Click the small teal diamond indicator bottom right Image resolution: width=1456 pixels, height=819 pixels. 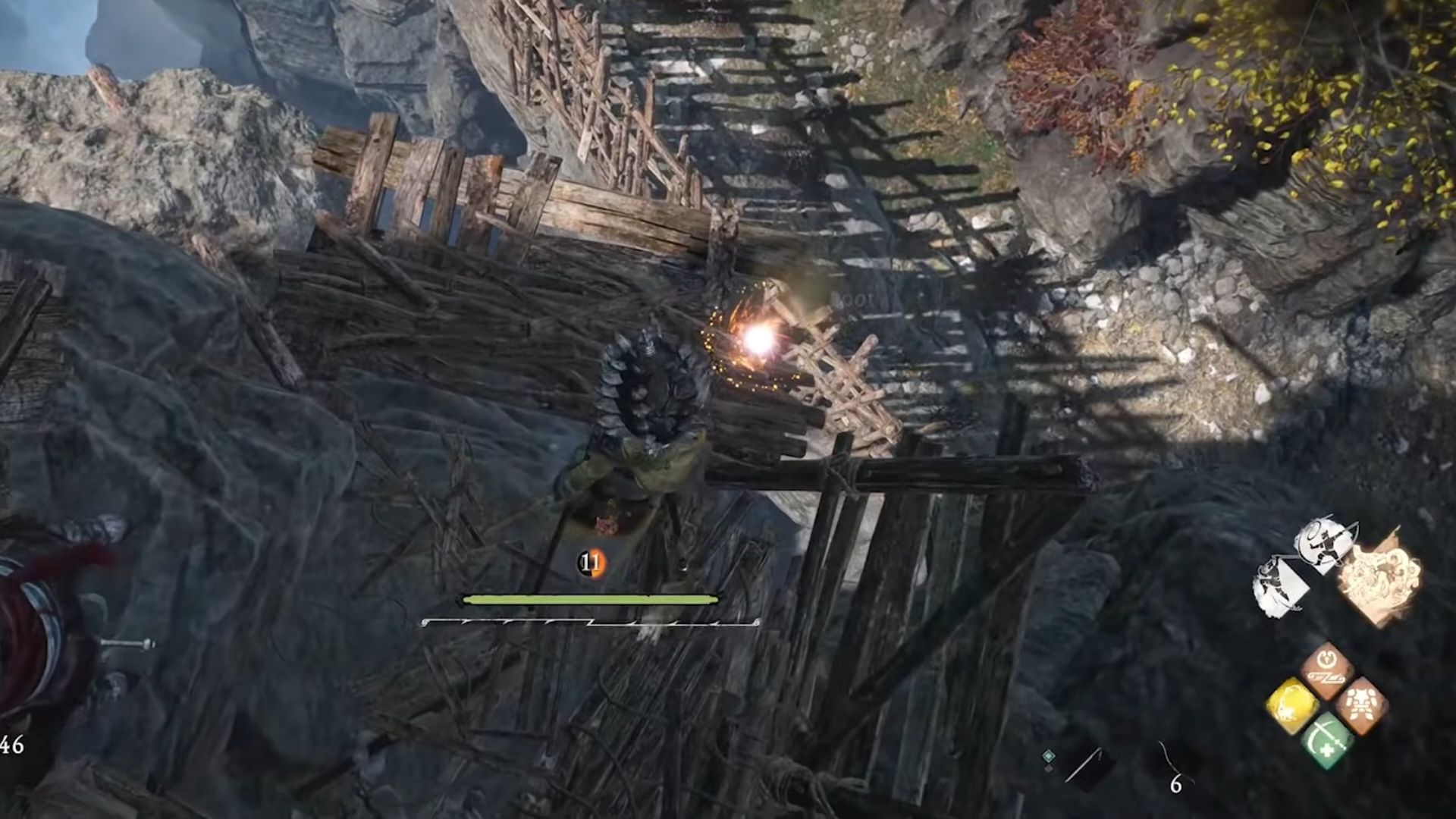pos(1049,756)
